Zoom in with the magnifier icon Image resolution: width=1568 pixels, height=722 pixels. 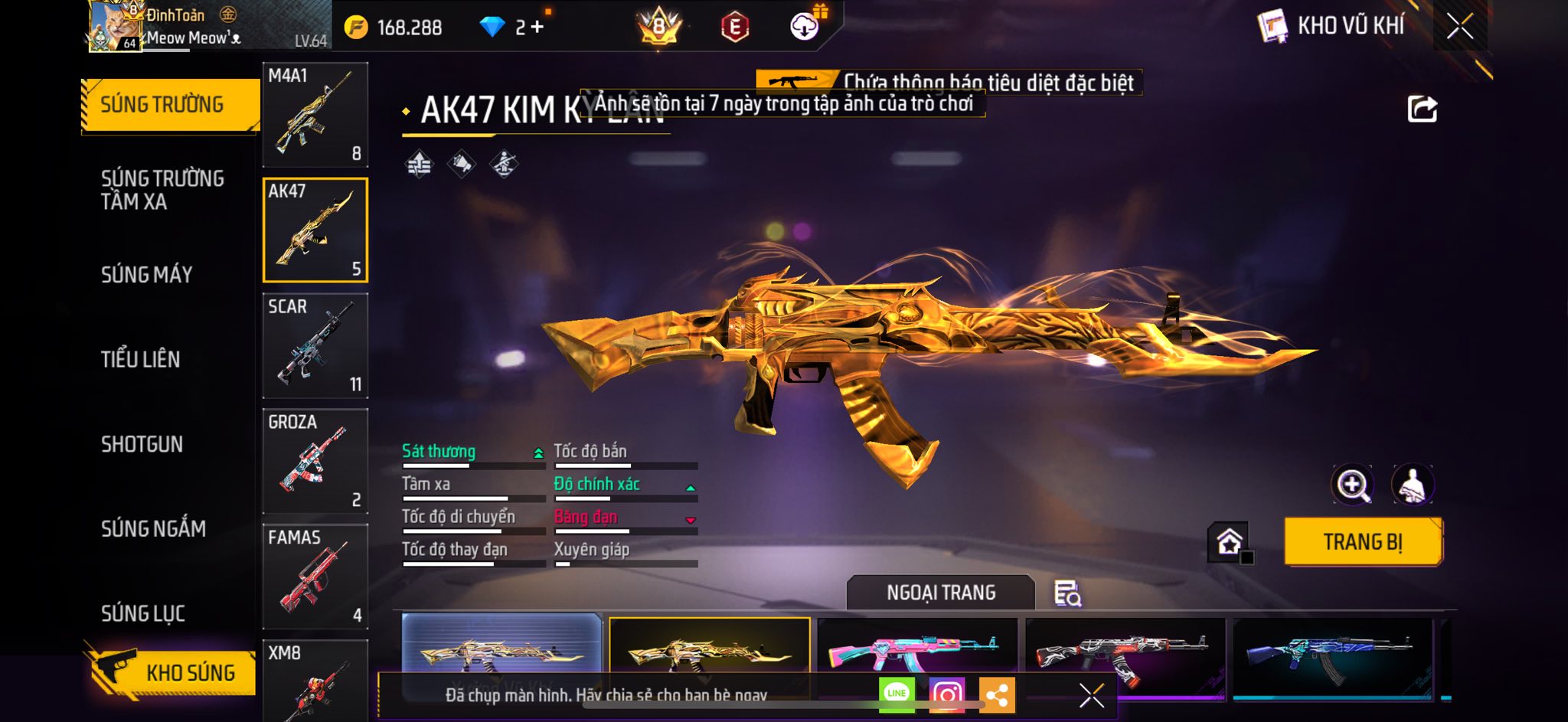pyautogui.click(x=1353, y=485)
